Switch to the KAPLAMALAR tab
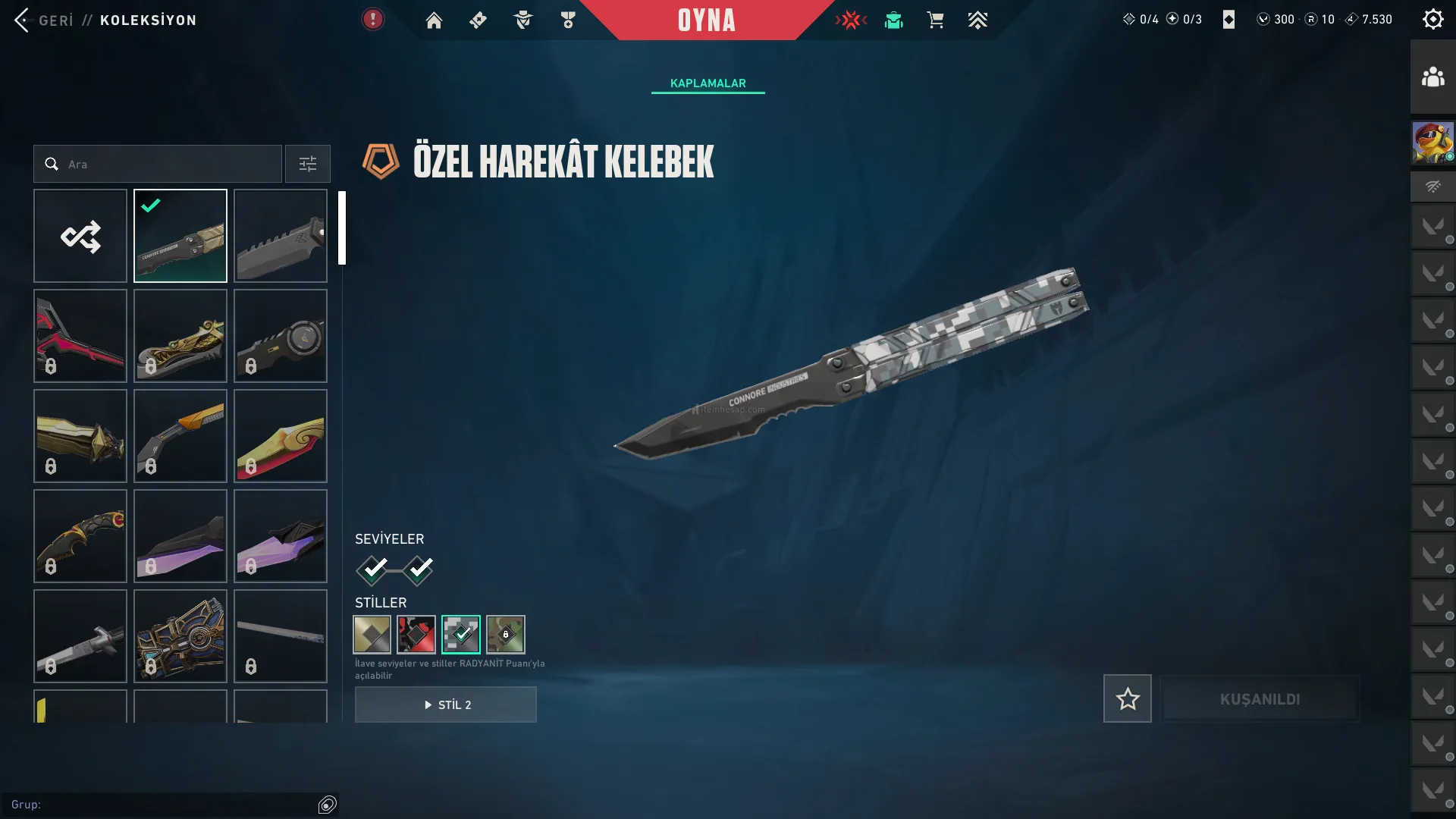Viewport: 1456px width, 819px height. point(708,83)
